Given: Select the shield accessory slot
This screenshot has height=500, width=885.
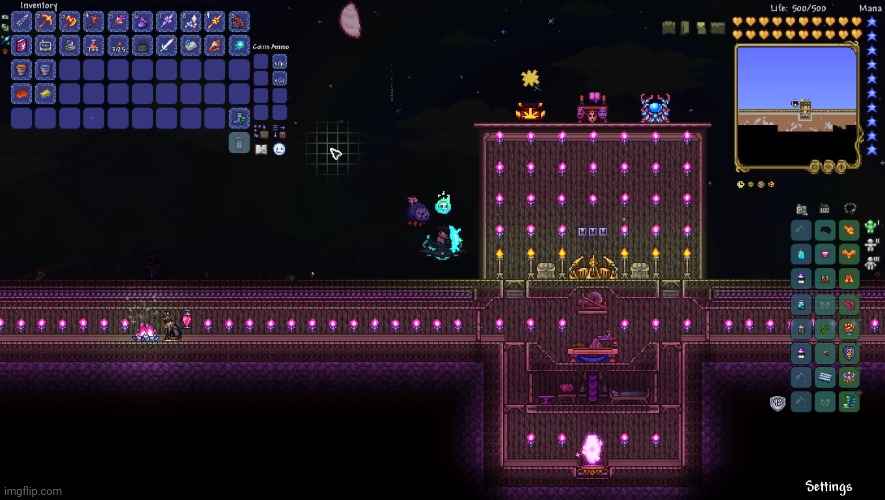Looking at the screenshot, I should 850,352.
